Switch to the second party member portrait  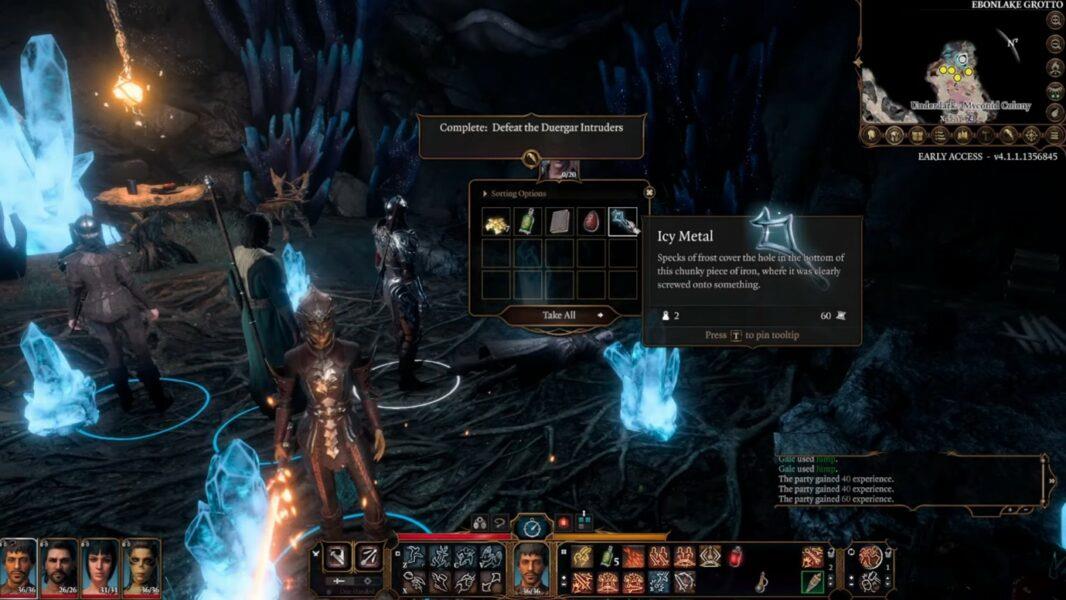(x=60, y=566)
